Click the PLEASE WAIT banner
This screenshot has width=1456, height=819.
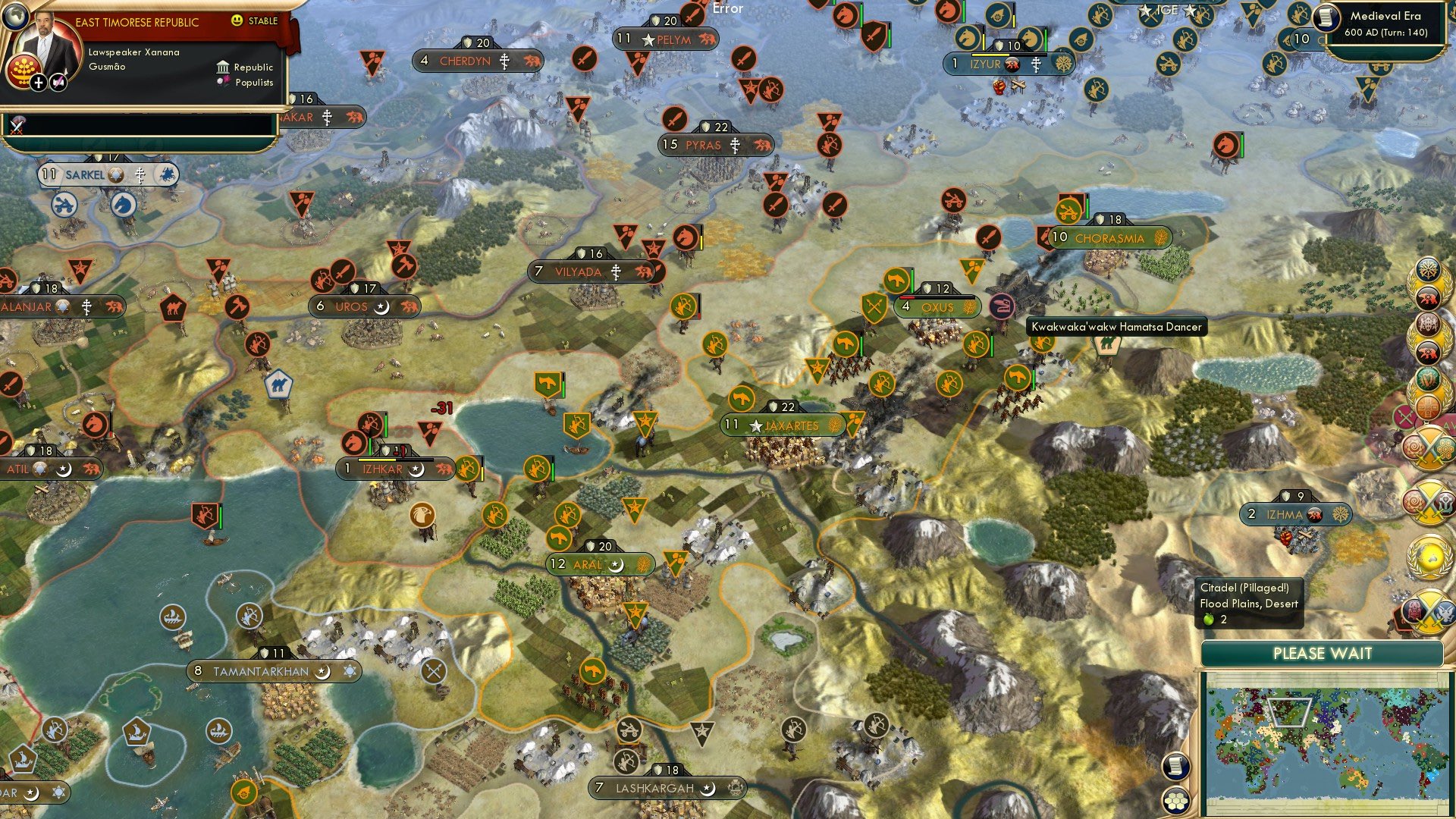coord(1323,653)
